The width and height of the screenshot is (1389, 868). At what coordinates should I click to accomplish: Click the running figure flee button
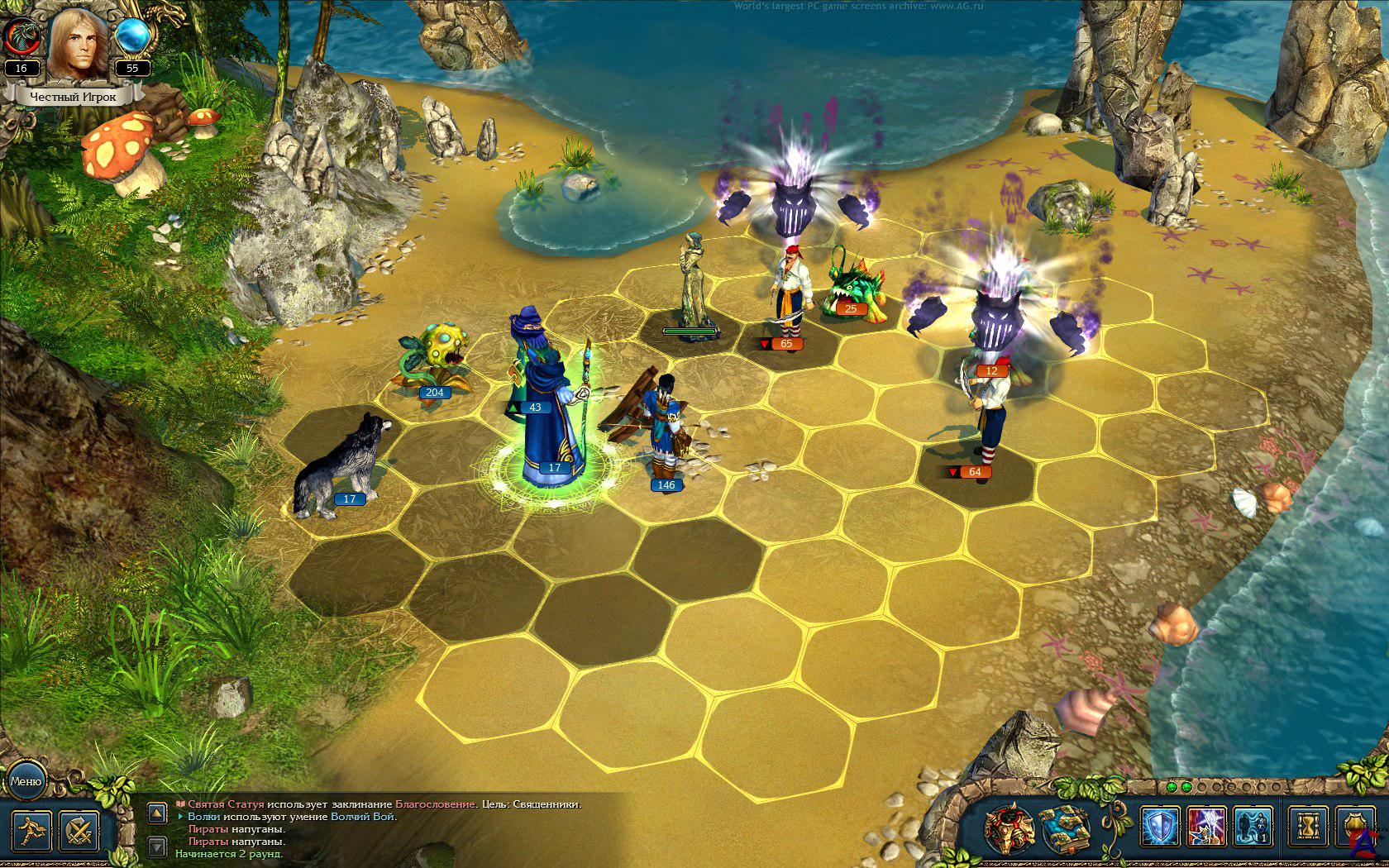[31, 830]
